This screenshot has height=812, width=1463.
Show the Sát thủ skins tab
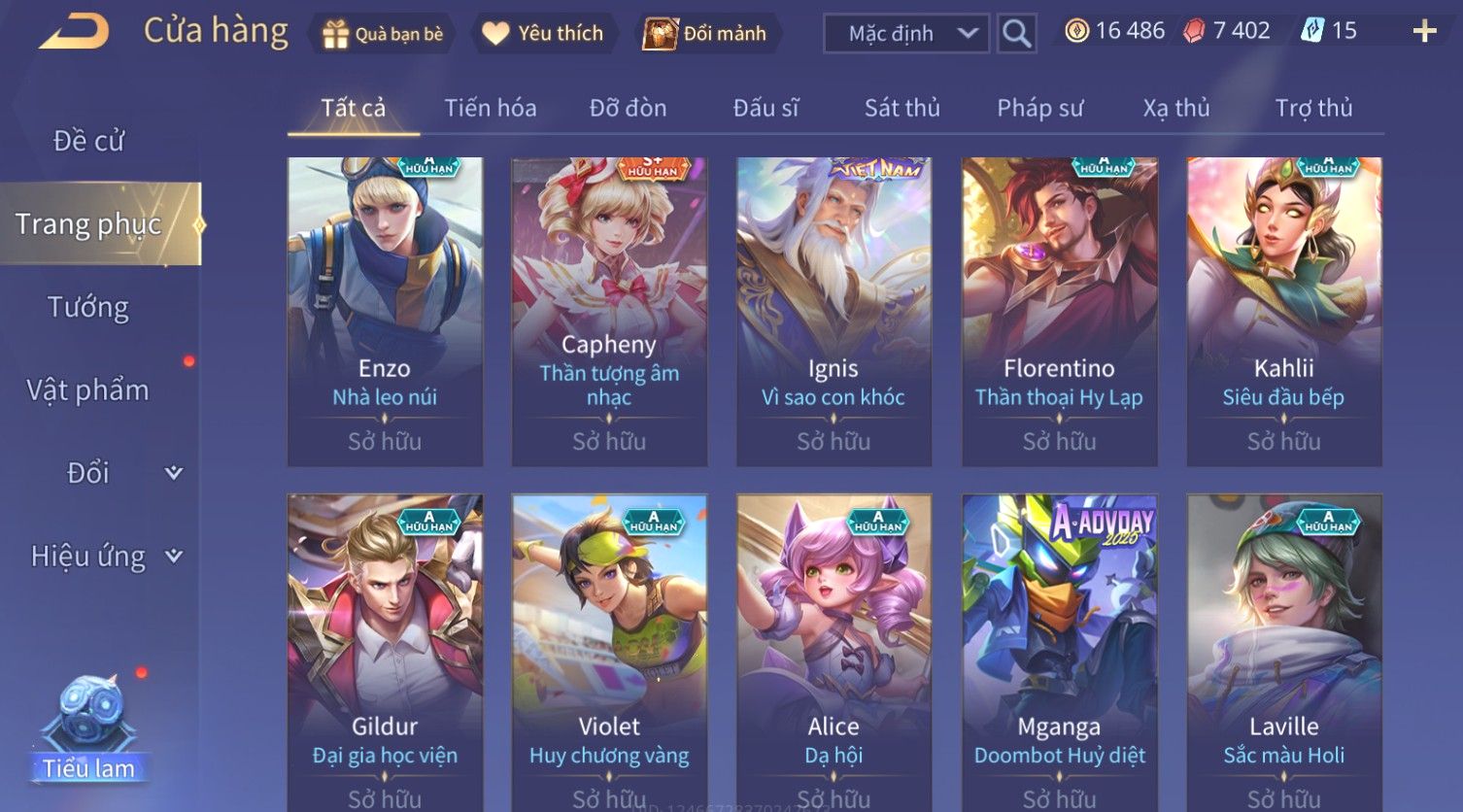902,108
